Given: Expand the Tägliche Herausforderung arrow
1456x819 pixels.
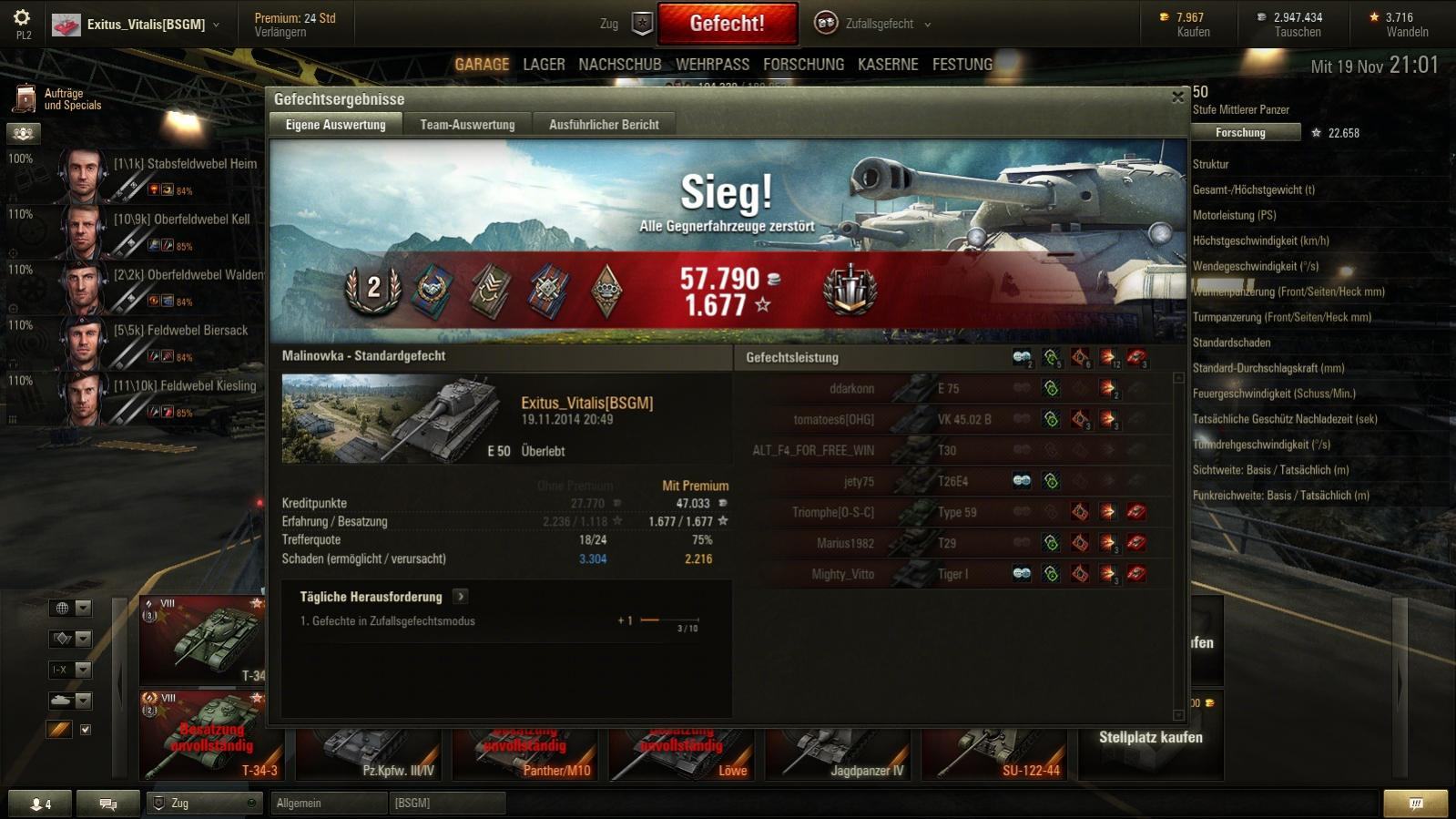Looking at the screenshot, I should coord(461,597).
